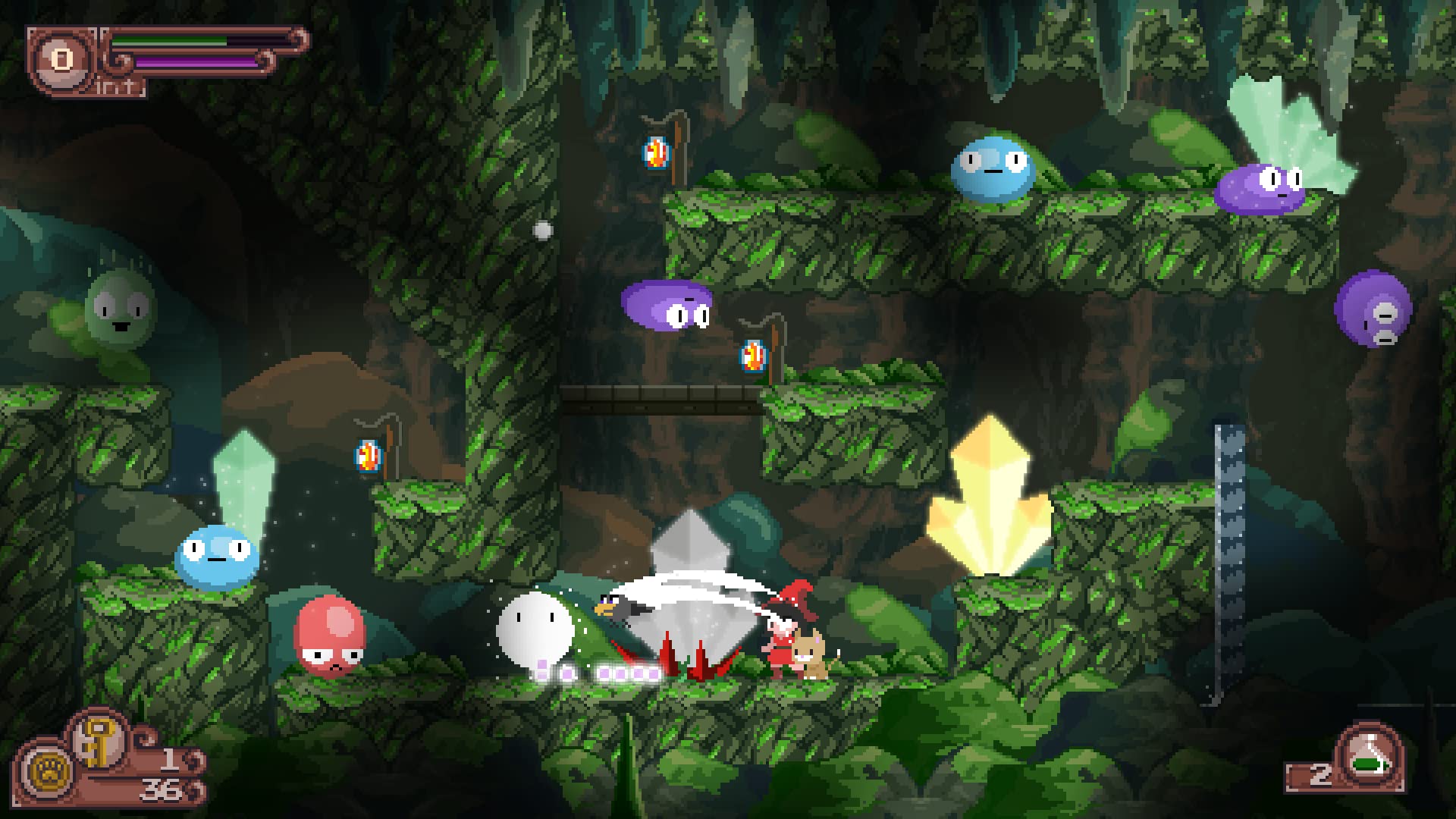This screenshot has height=819, width=1456.
Task: Select the purple slime floating mid-screen
Action: coord(666,307)
